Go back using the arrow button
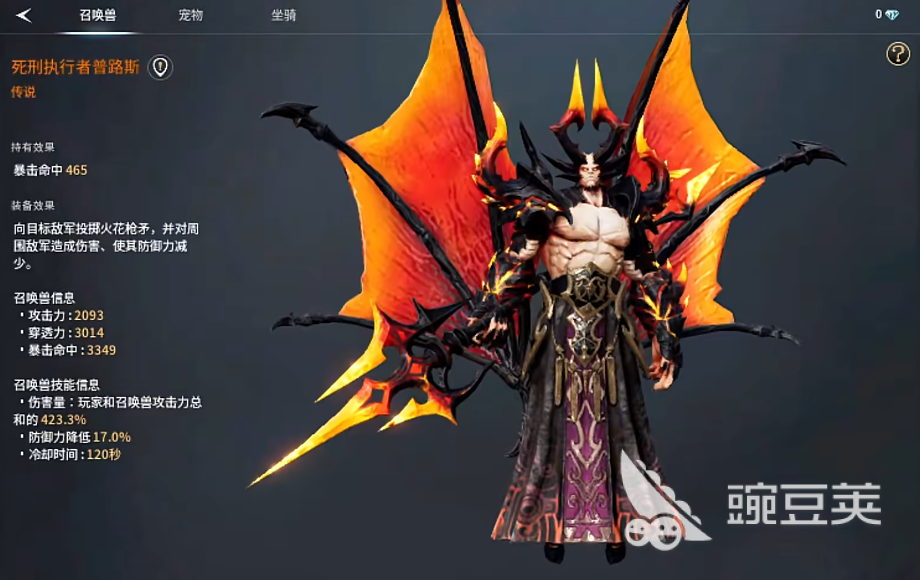The height and width of the screenshot is (580, 920). coord(24,15)
